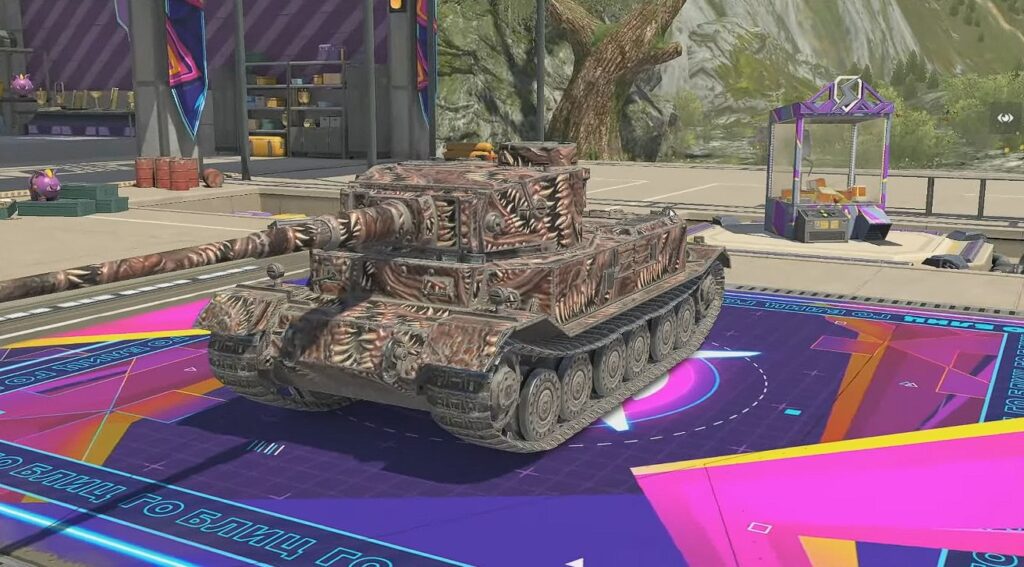Viewport: 1024px width, 567px height.
Task: Toggle the eye-shaped interface visibility button
Action: coord(1005,117)
